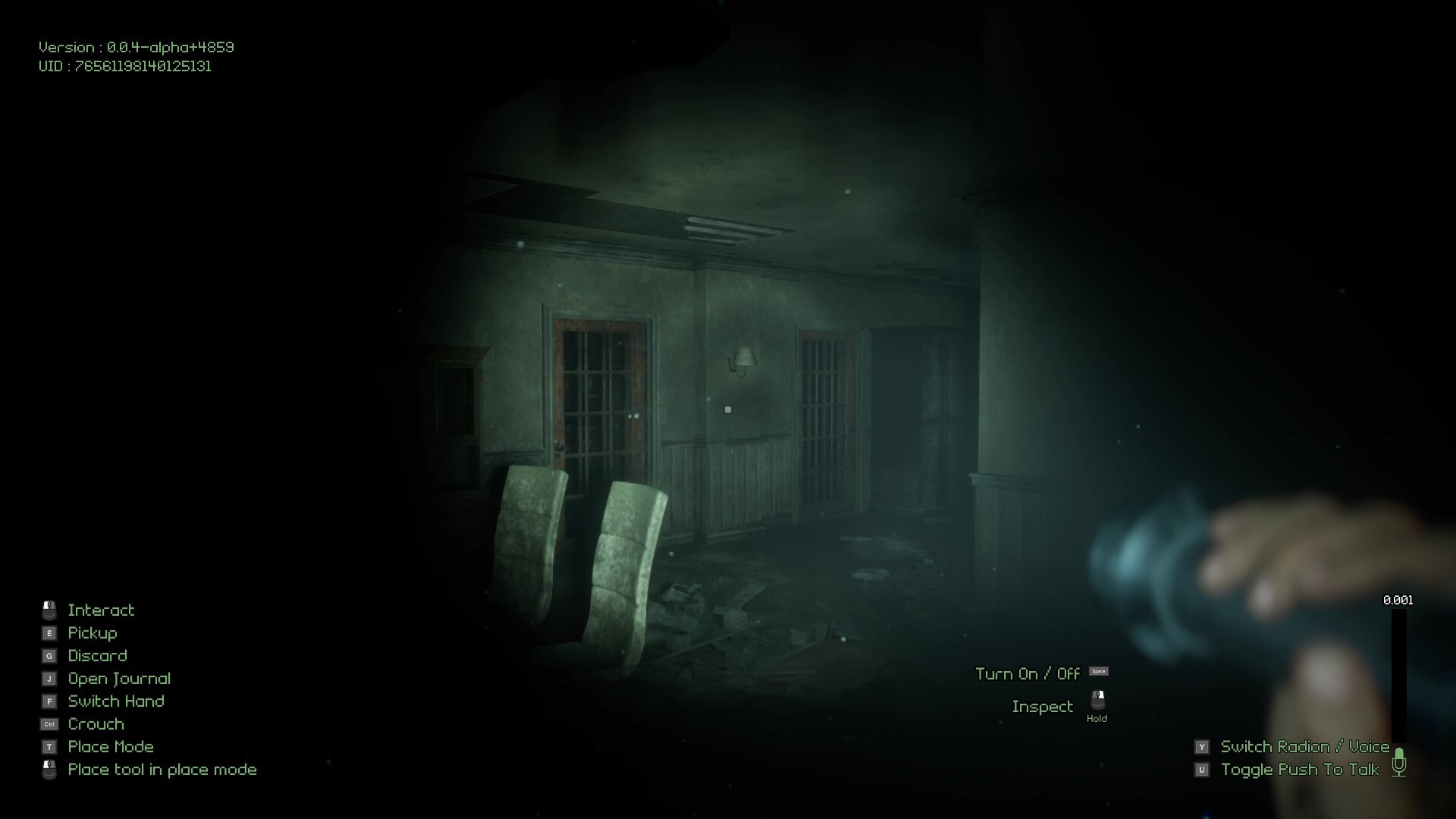Click the Inspect label

pos(1043,706)
